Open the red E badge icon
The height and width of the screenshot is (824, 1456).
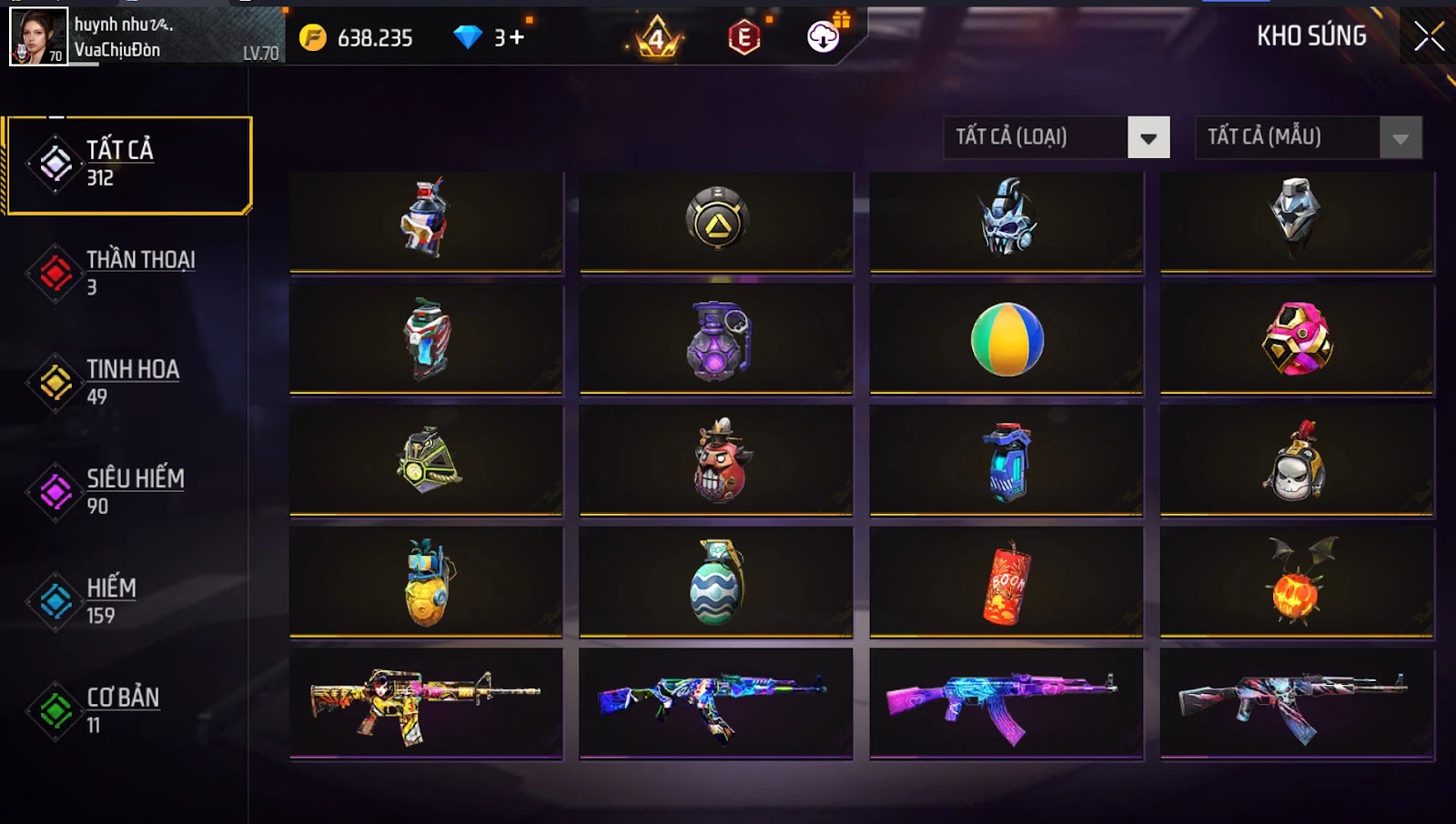[x=743, y=37]
